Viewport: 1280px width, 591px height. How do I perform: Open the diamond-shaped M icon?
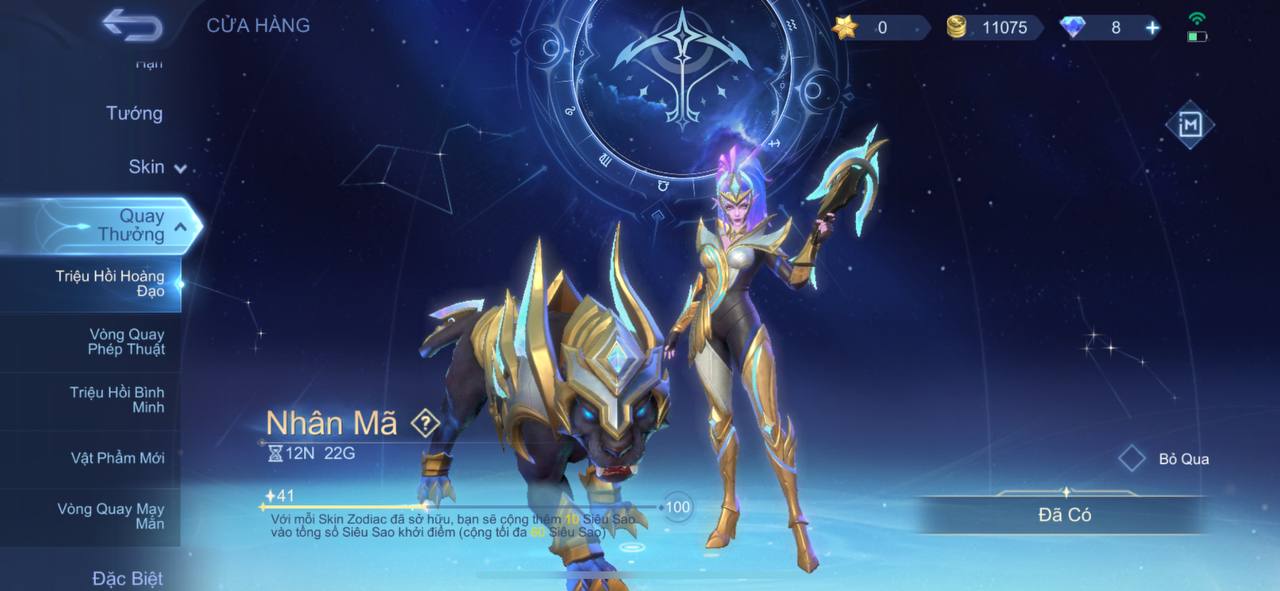[1190, 125]
